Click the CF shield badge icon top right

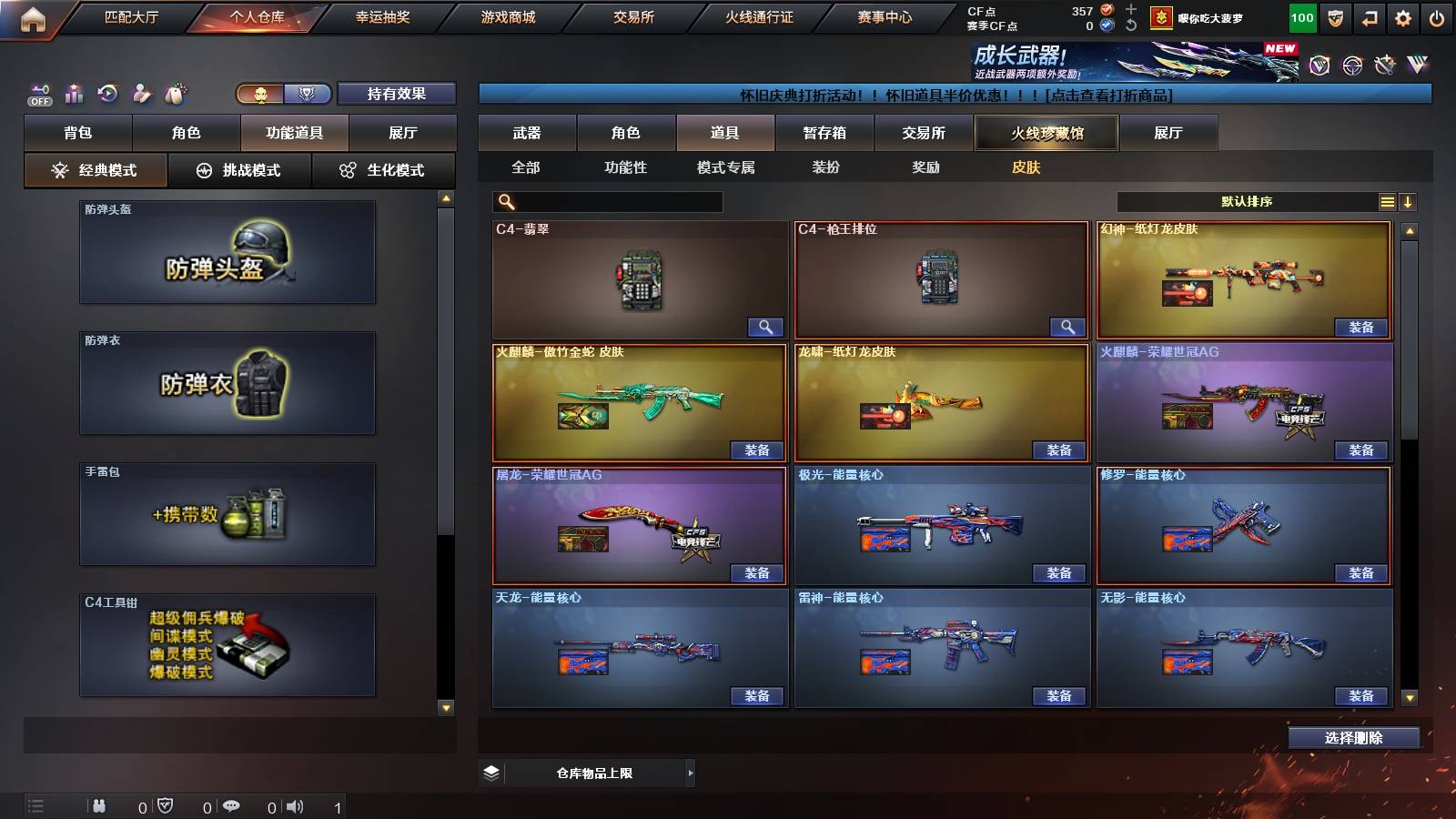point(1333,16)
